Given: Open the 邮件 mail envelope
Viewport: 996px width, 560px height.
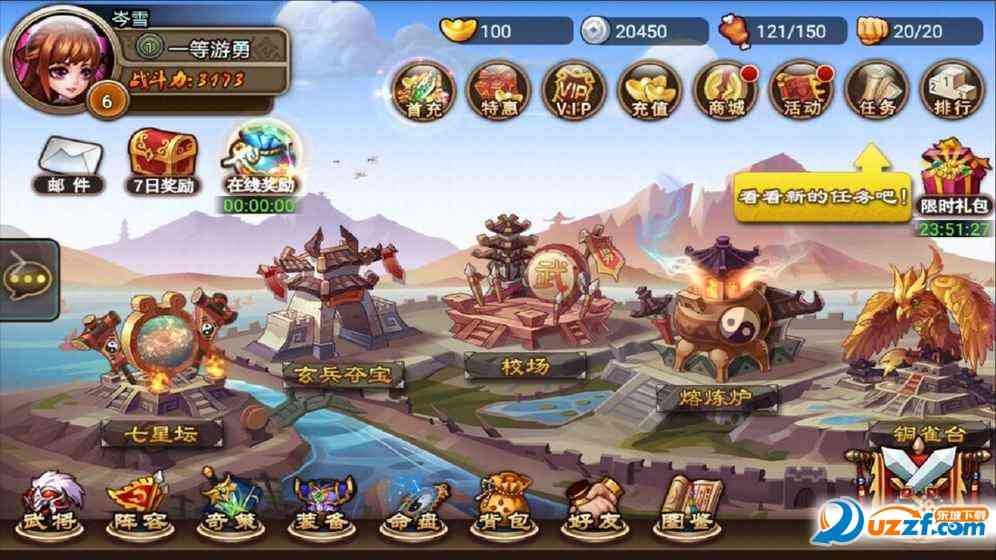Looking at the screenshot, I should coord(68,164).
